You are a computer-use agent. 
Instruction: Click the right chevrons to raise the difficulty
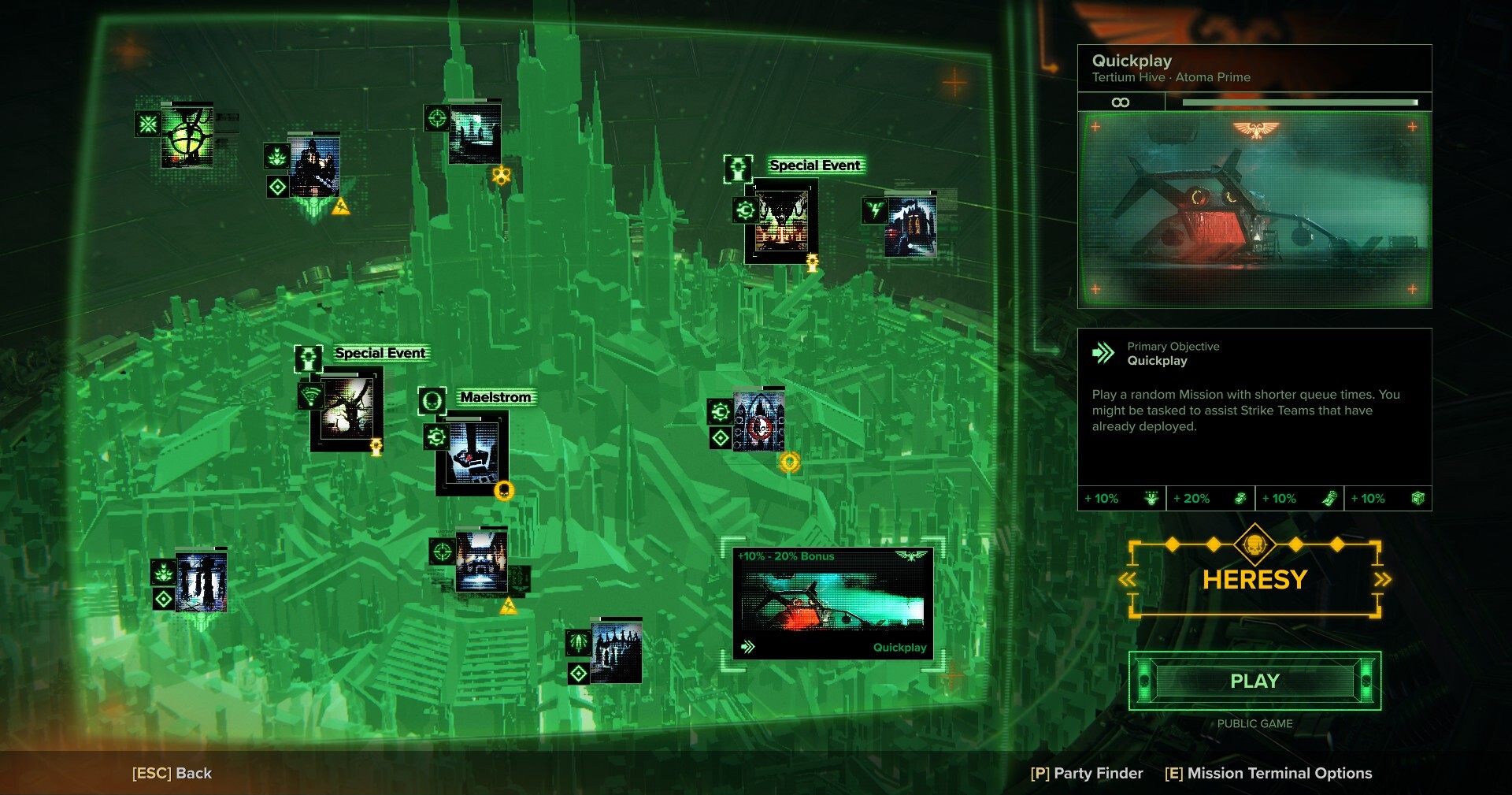(1383, 579)
